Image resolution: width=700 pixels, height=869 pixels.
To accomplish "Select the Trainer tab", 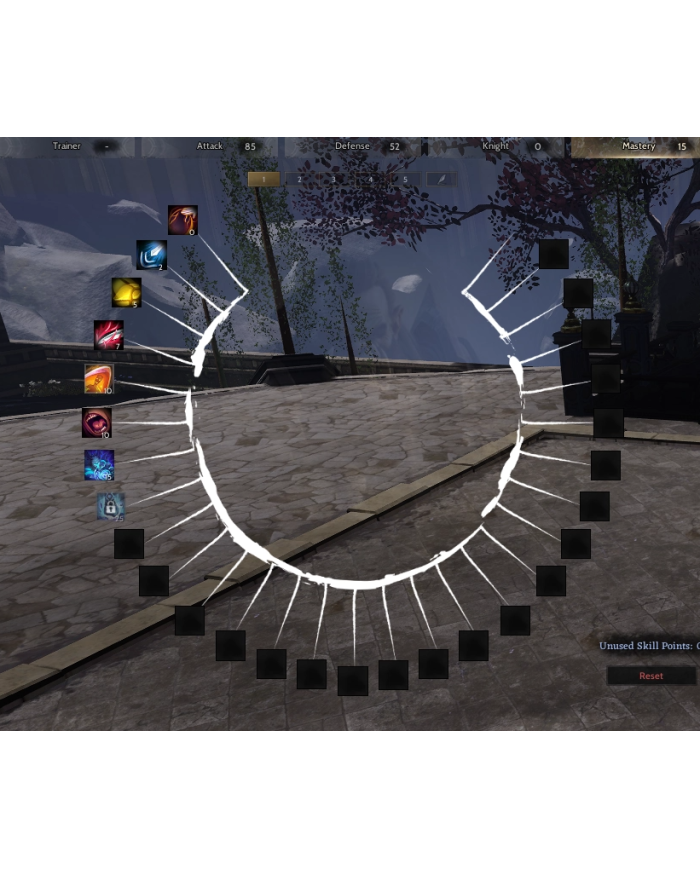I will tap(67, 146).
